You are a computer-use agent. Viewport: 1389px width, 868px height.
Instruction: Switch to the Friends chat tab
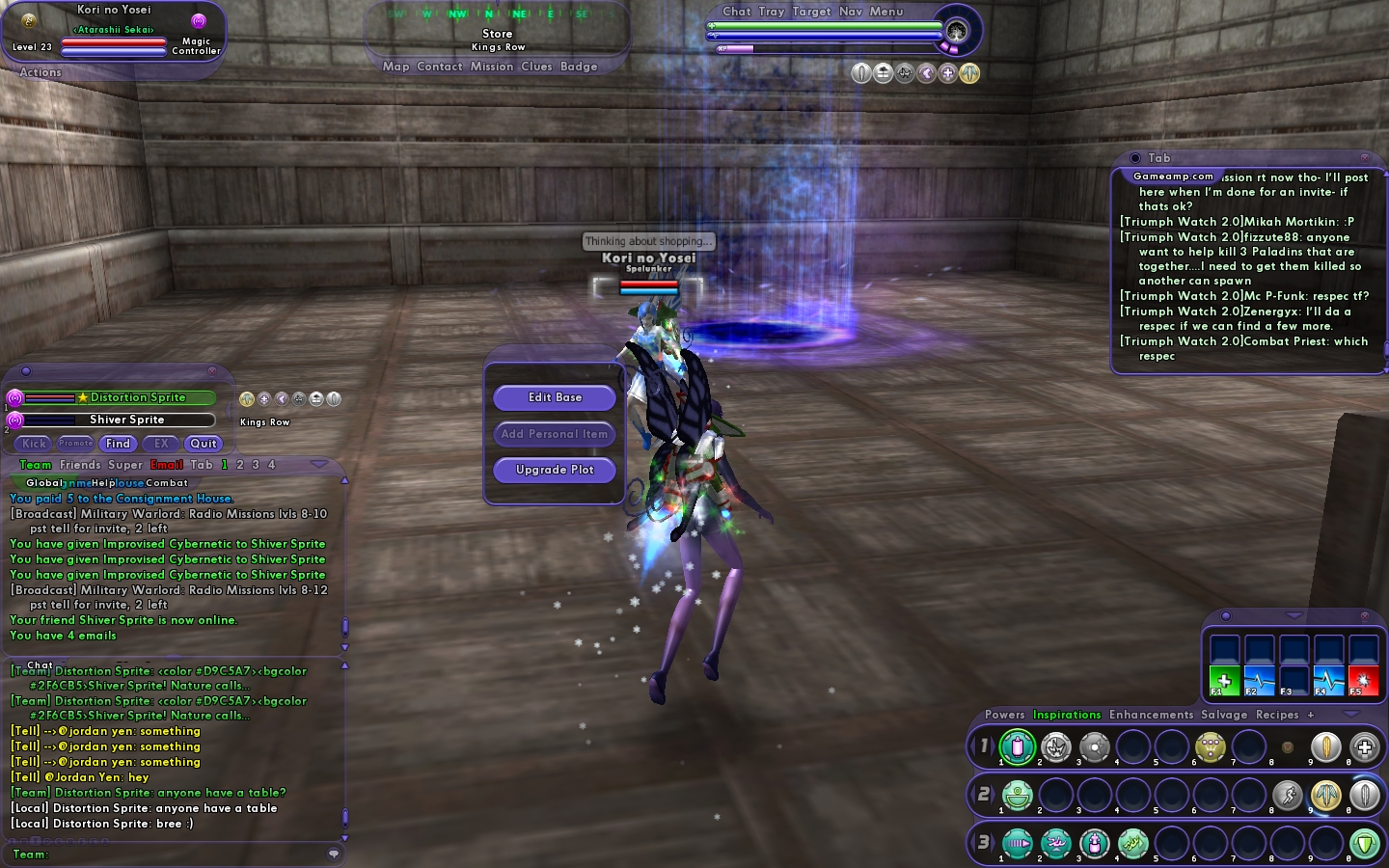pyautogui.click(x=80, y=465)
